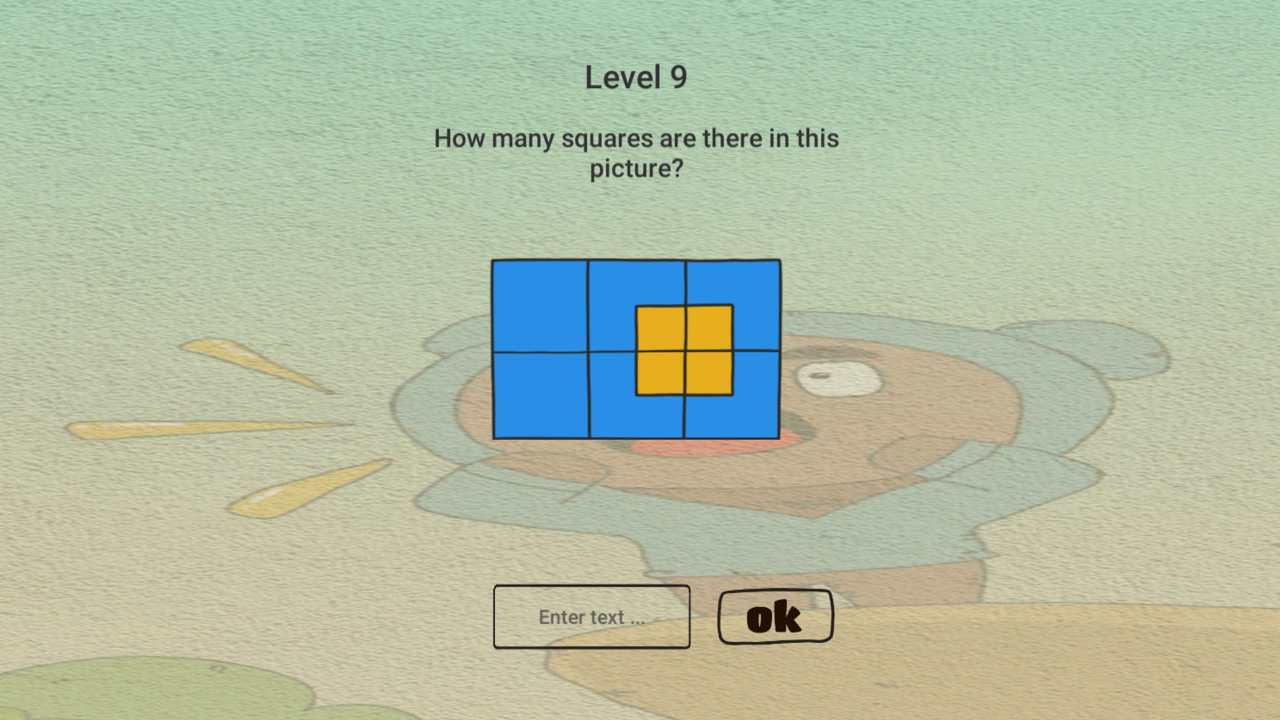Image resolution: width=1280 pixels, height=720 pixels.
Task: Click the ok button
Action: coord(775,616)
